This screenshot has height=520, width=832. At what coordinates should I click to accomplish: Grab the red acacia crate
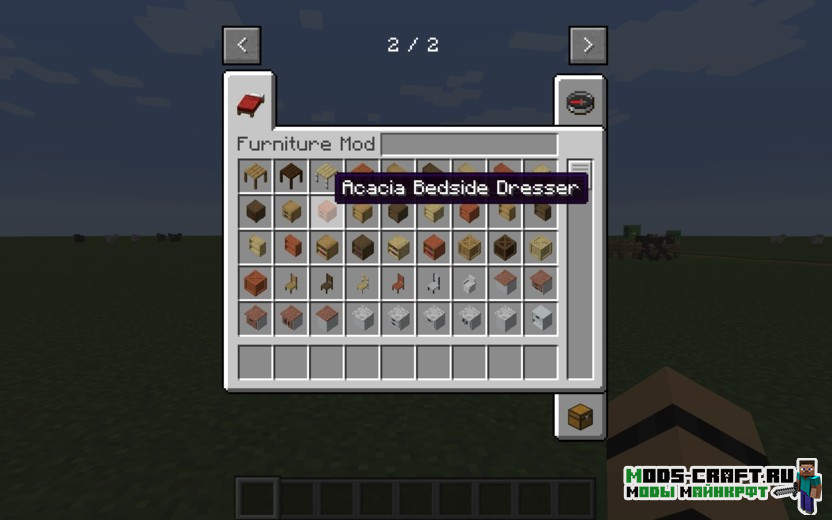[x=255, y=283]
